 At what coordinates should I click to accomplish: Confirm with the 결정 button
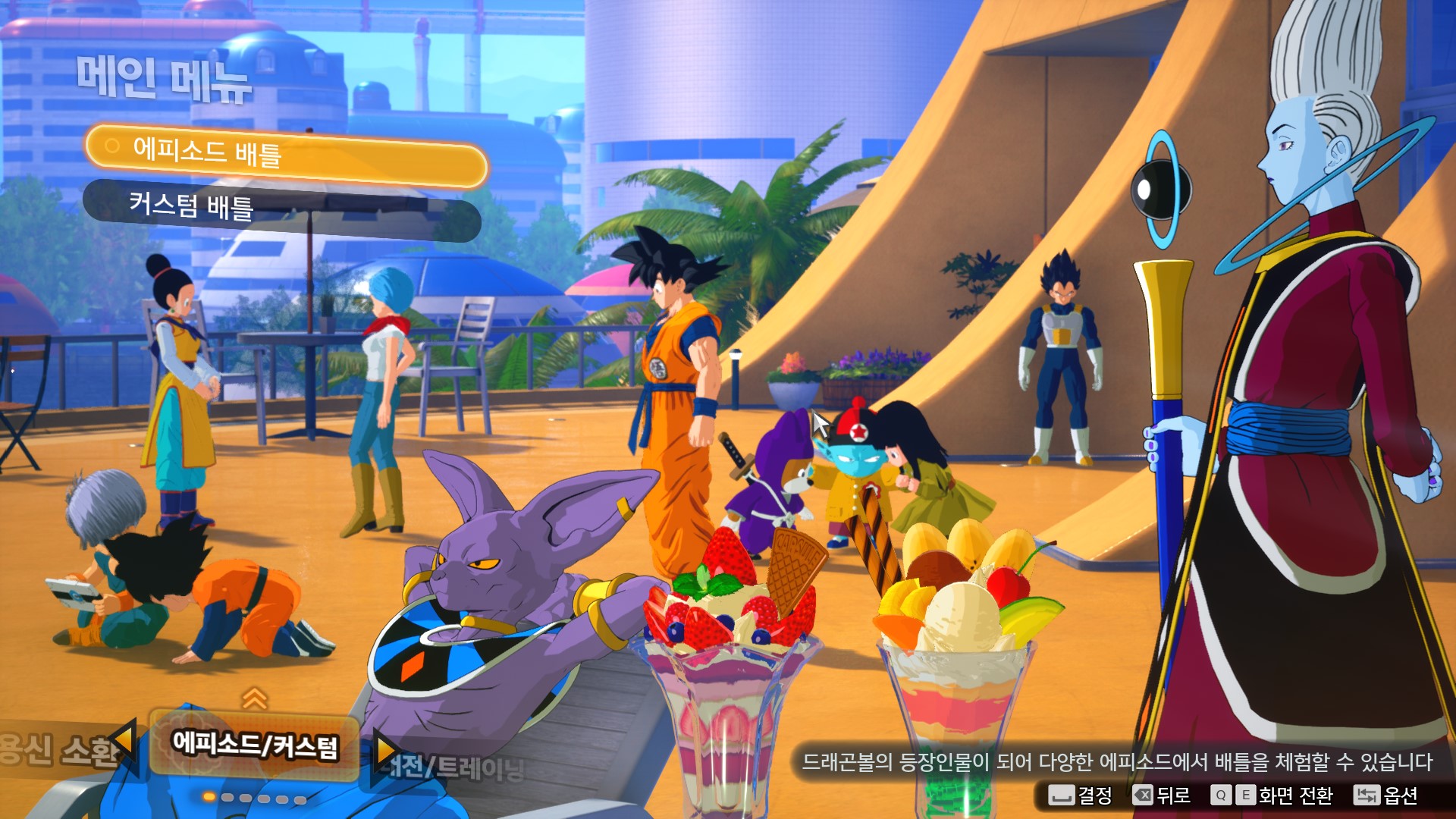(1081, 795)
